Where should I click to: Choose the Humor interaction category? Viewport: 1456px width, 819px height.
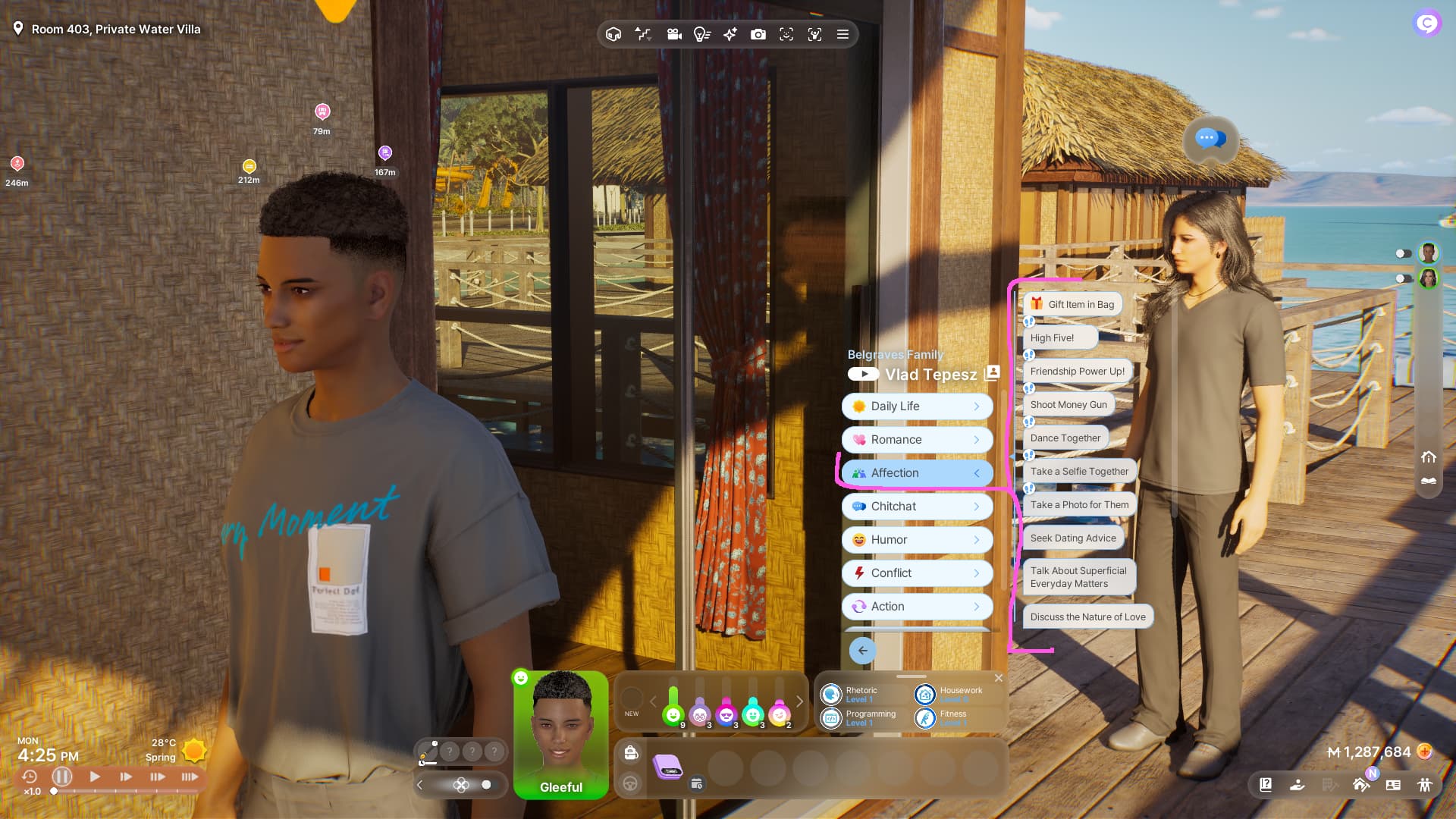917,540
